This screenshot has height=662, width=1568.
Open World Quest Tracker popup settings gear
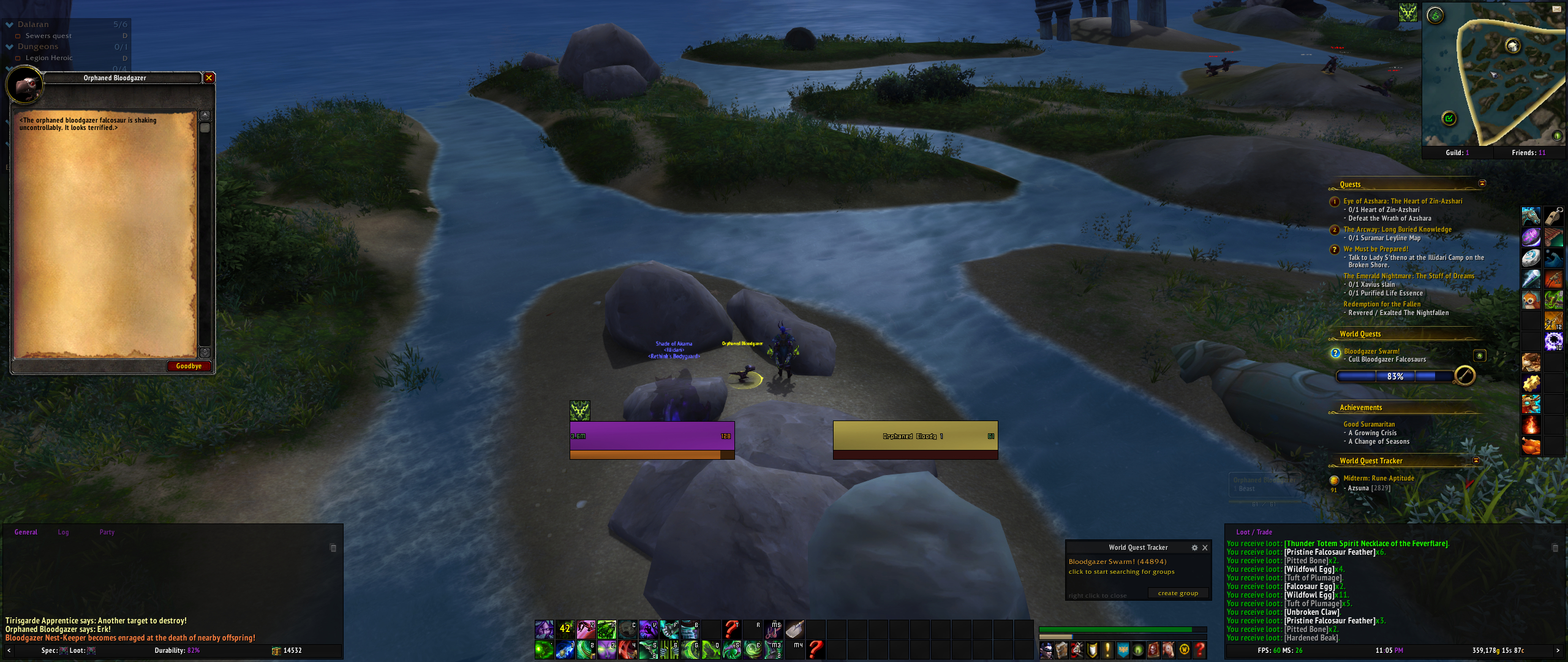tap(1194, 547)
